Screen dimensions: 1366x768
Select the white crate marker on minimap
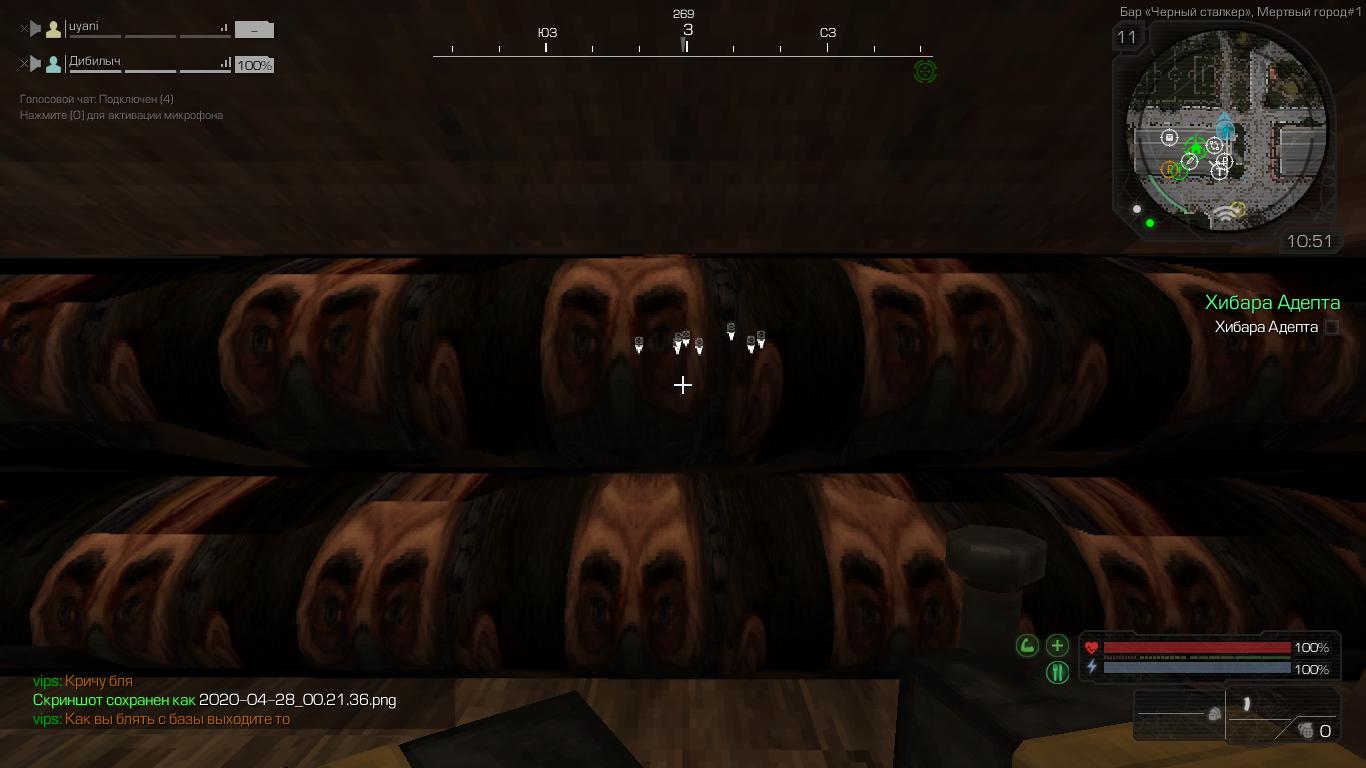pyautogui.click(x=1169, y=137)
